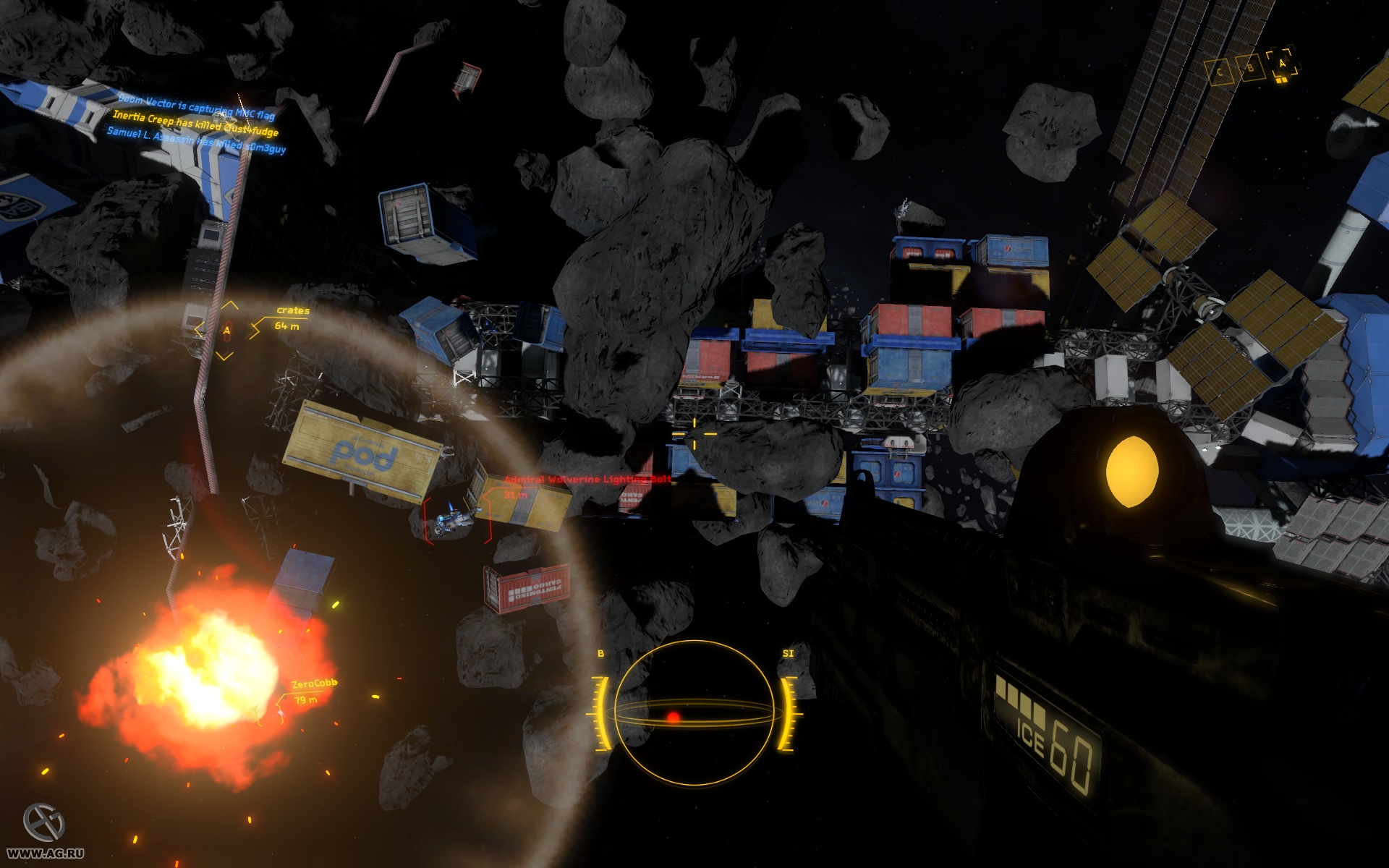Select GPS waypoint marker C
The width and height of the screenshot is (1389, 868).
coord(1220,72)
